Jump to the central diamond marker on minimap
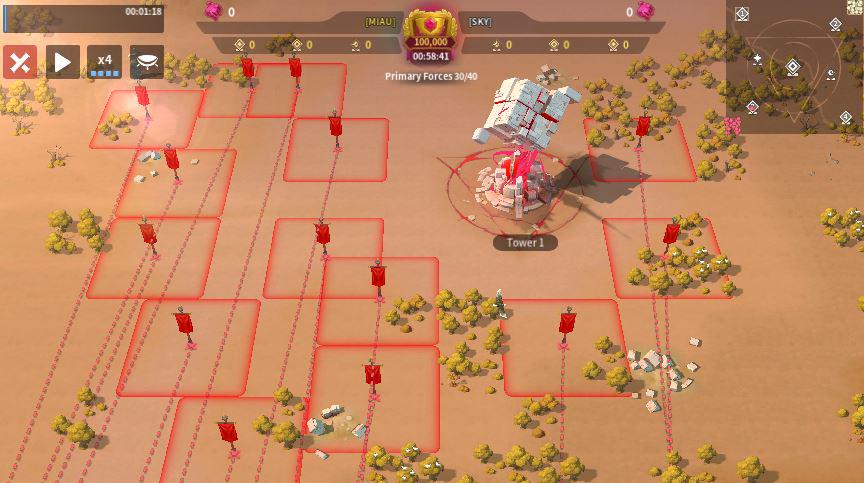Image resolution: width=864 pixels, height=483 pixels. coord(792,68)
